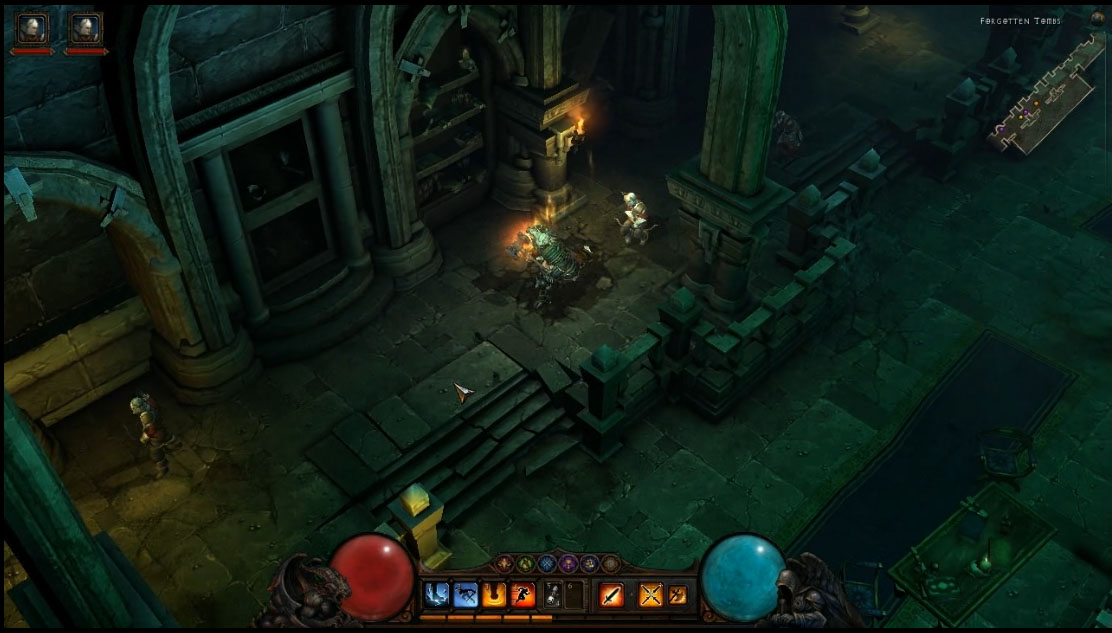Activate the red sprinting figure skill
The image size is (1112, 633).
(x=523, y=596)
